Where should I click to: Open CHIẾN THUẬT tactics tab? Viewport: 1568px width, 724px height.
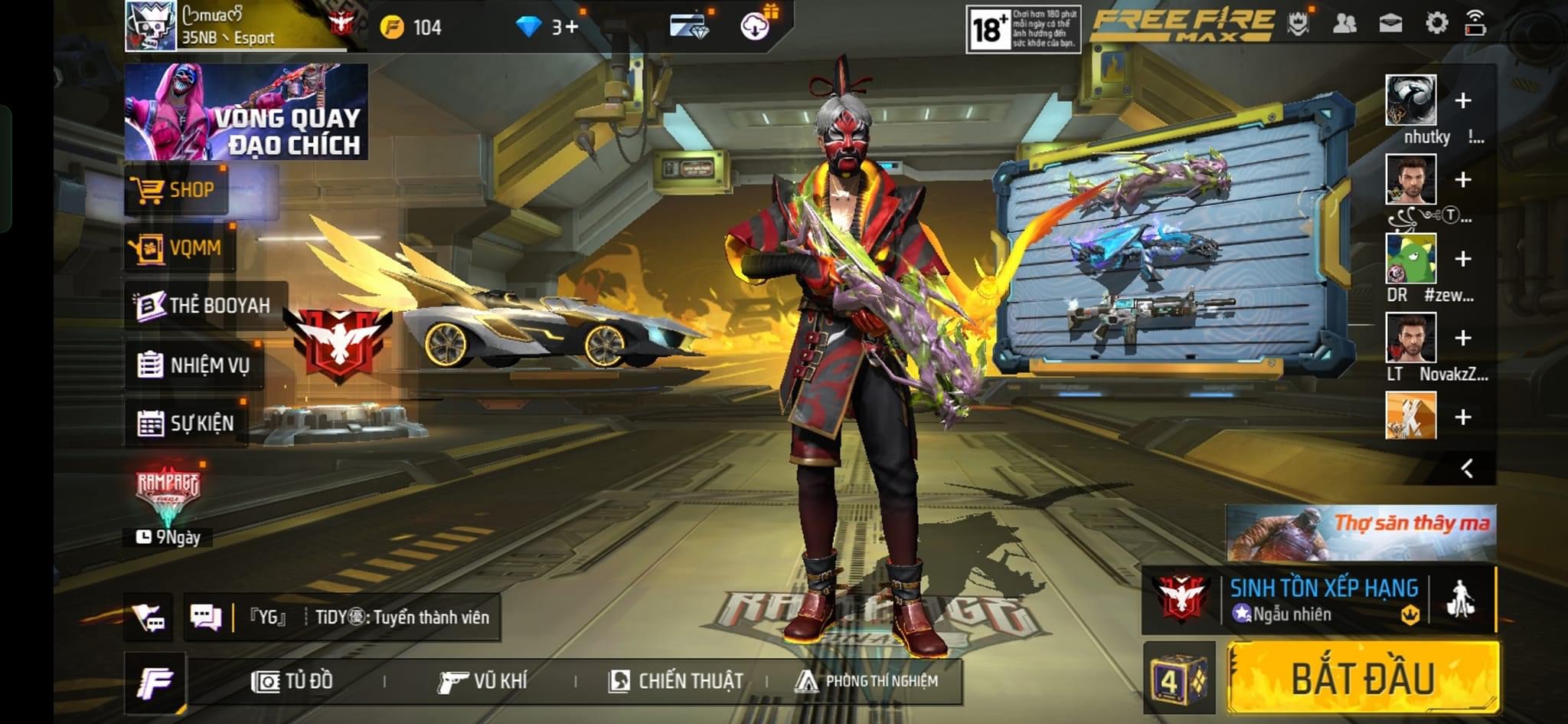[x=675, y=681]
